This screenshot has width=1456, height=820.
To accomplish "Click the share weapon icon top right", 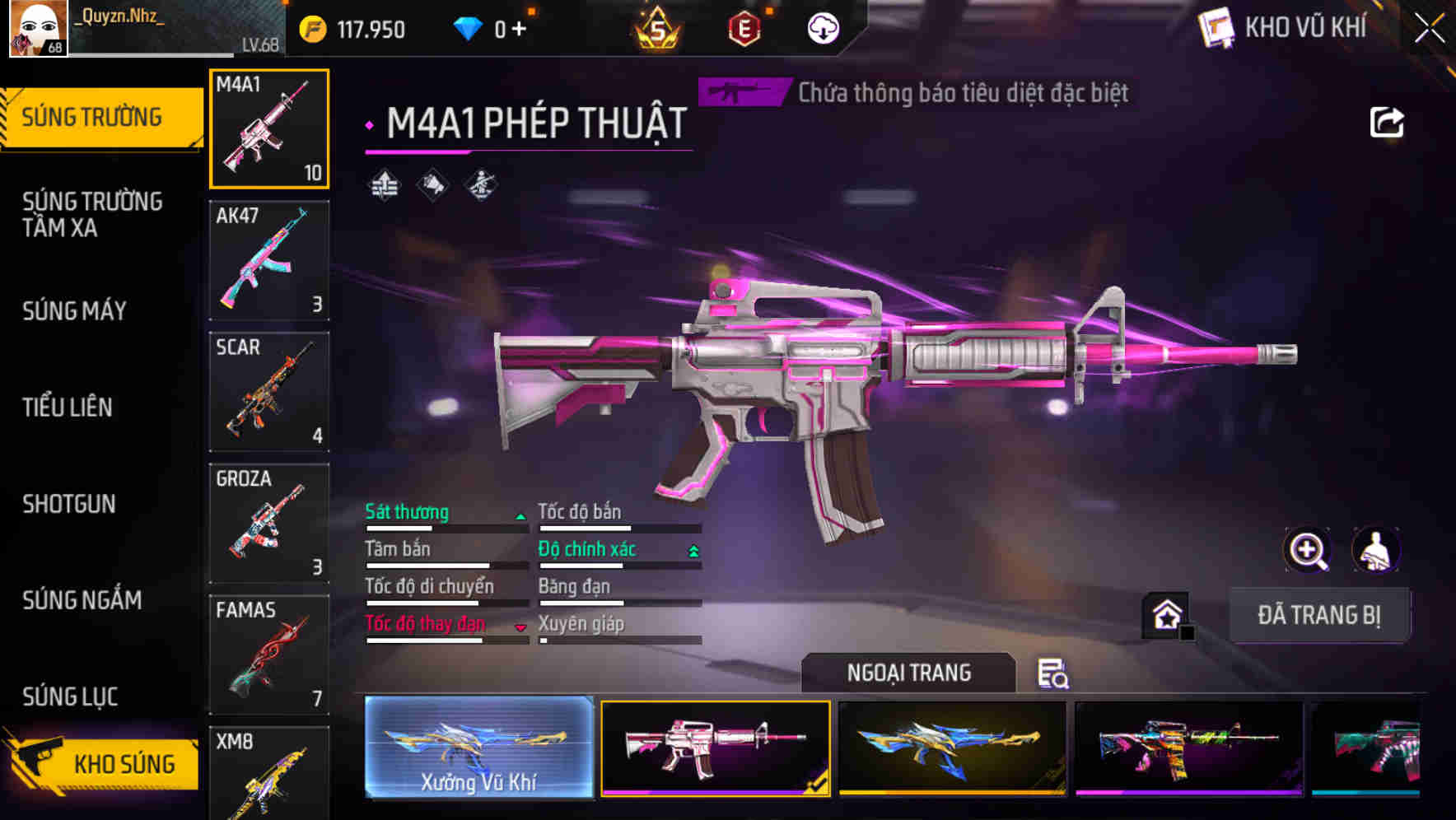I will tap(1388, 121).
